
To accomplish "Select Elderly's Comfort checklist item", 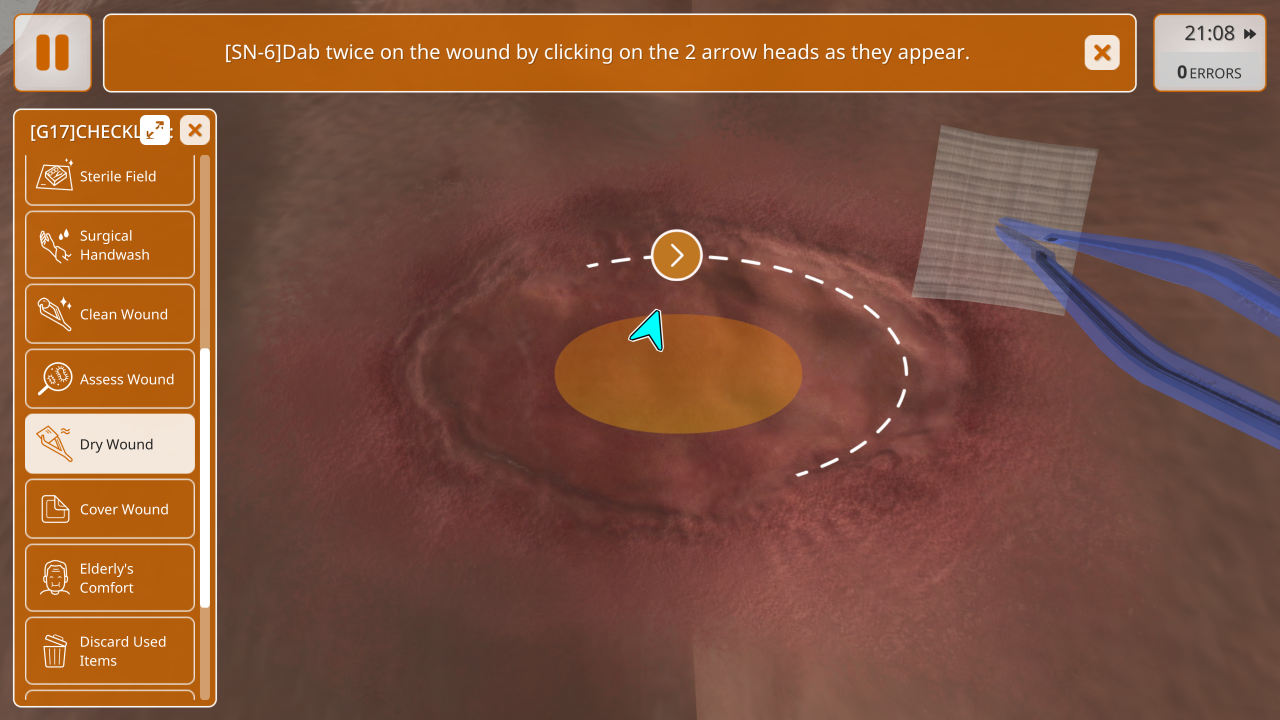I will pos(110,578).
